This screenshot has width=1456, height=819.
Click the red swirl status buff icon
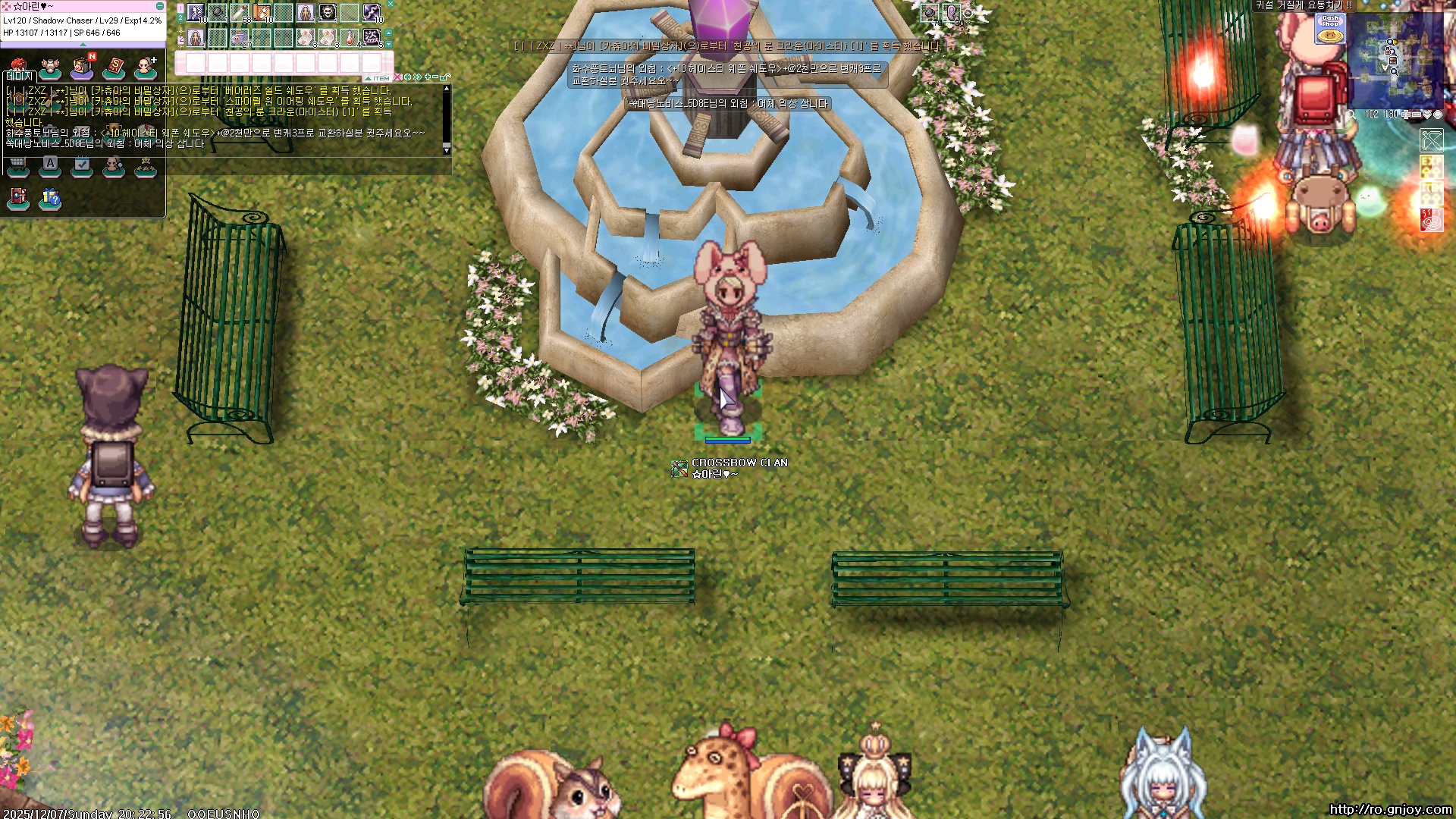(x=1432, y=220)
